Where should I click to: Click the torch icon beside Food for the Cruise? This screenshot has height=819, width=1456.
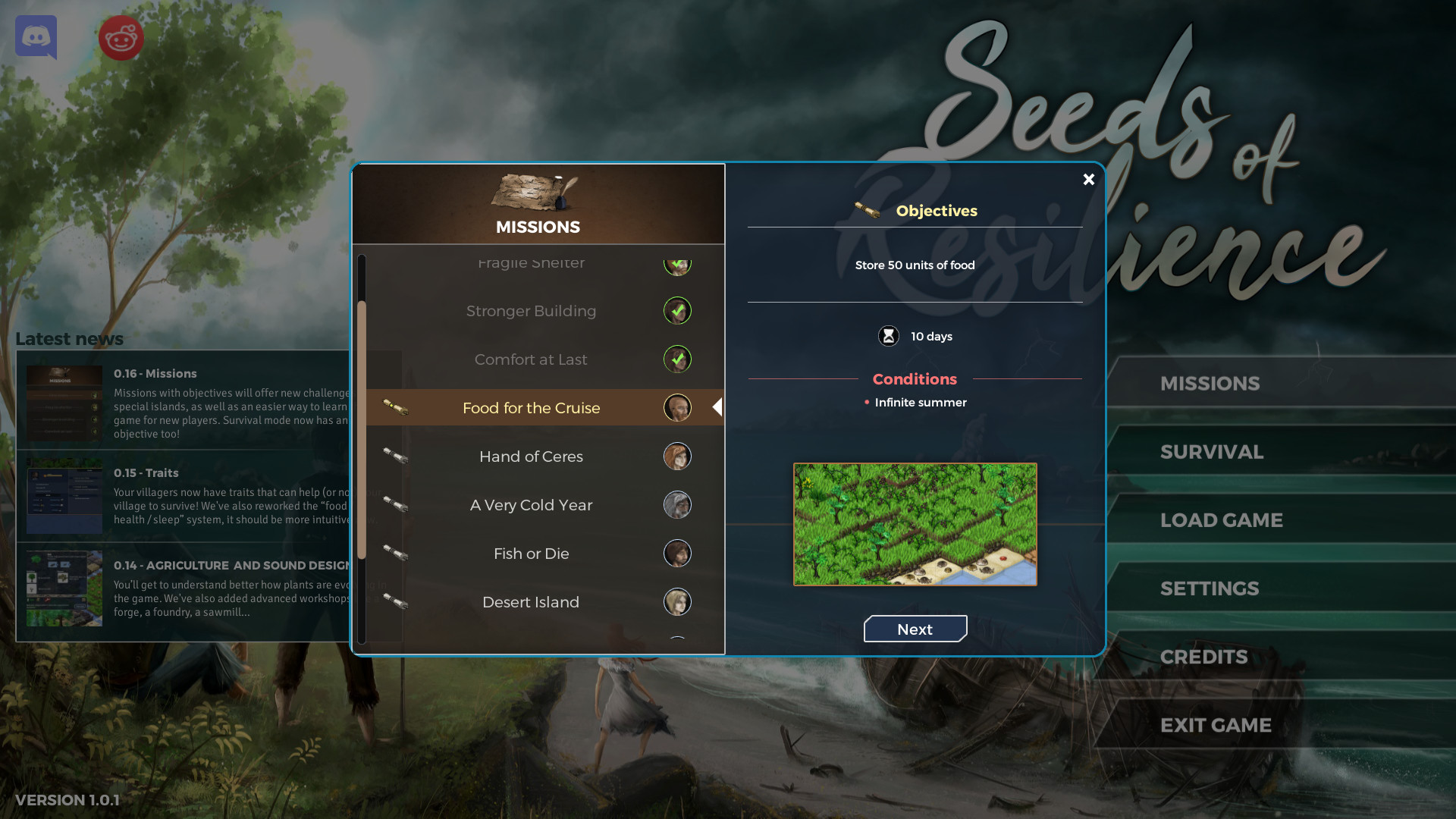pyautogui.click(x=394, y=407)
